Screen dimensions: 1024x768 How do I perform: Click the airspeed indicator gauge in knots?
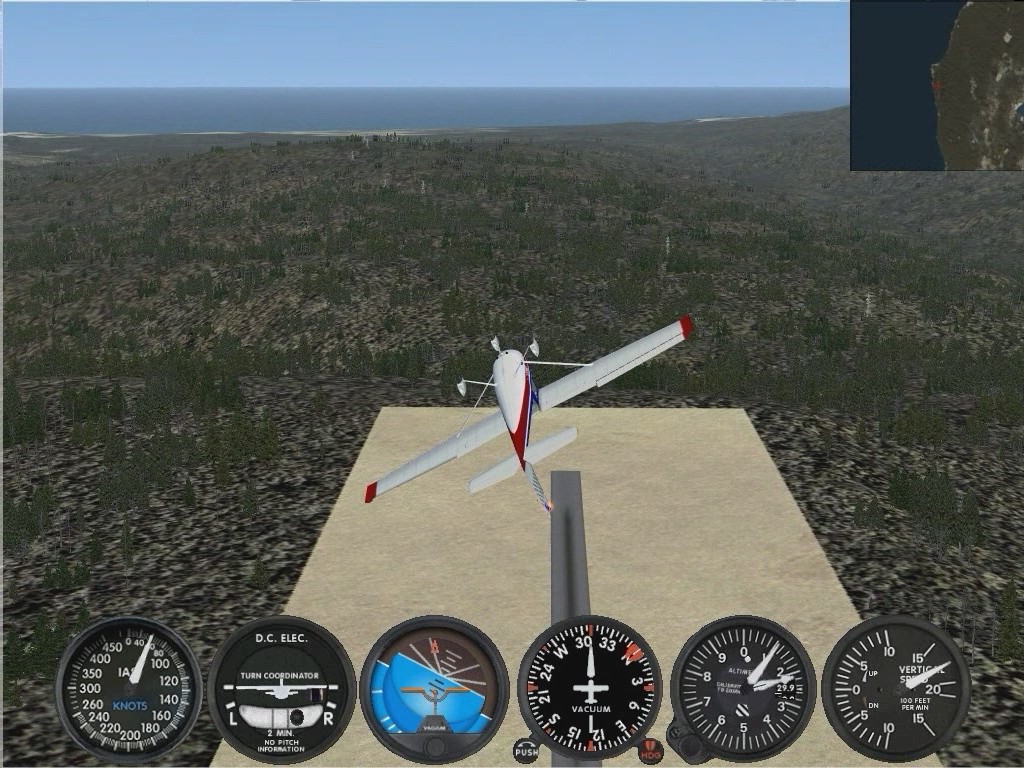[x=129, y=688]
